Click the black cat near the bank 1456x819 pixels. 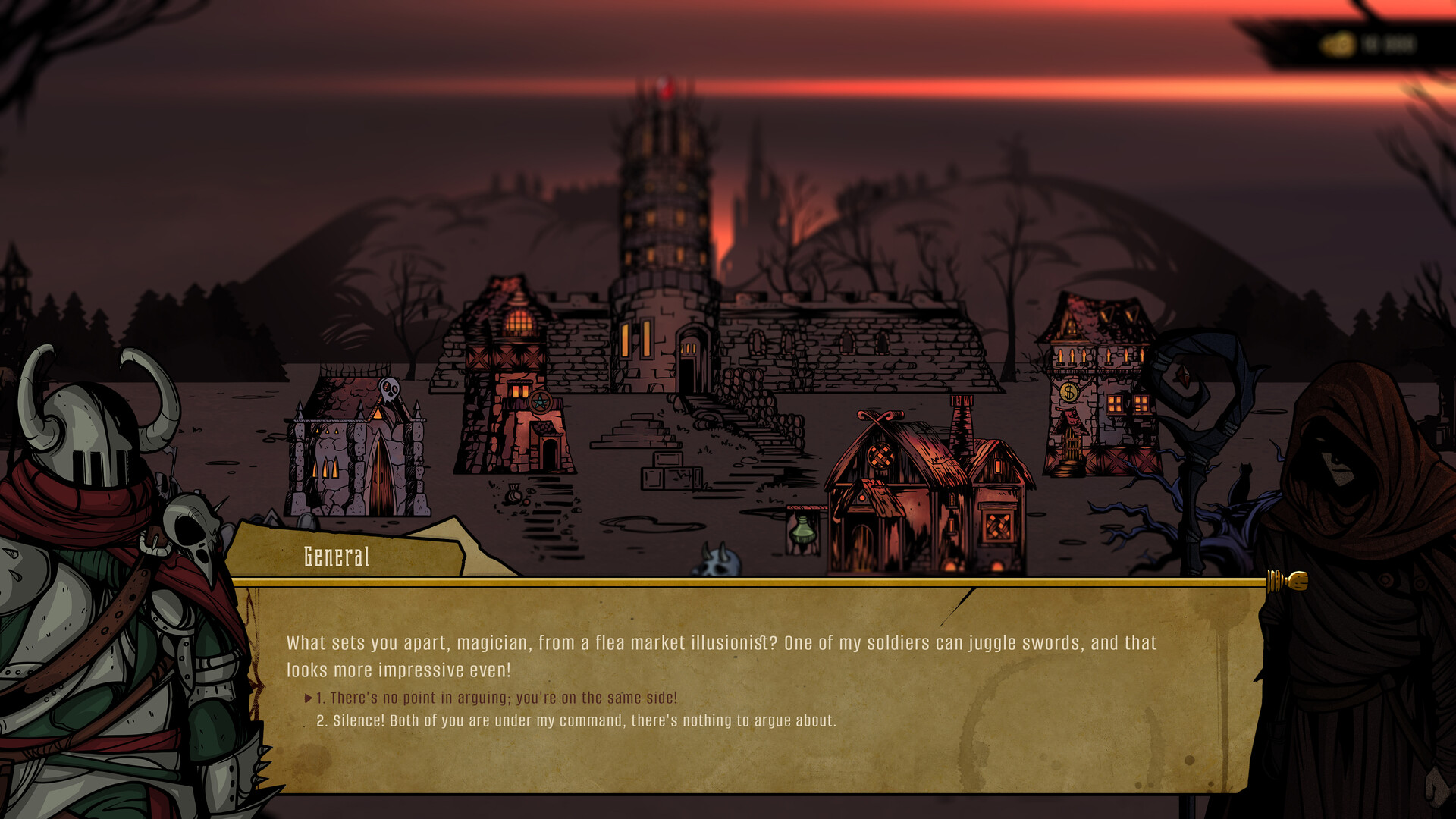point(1243,480)
